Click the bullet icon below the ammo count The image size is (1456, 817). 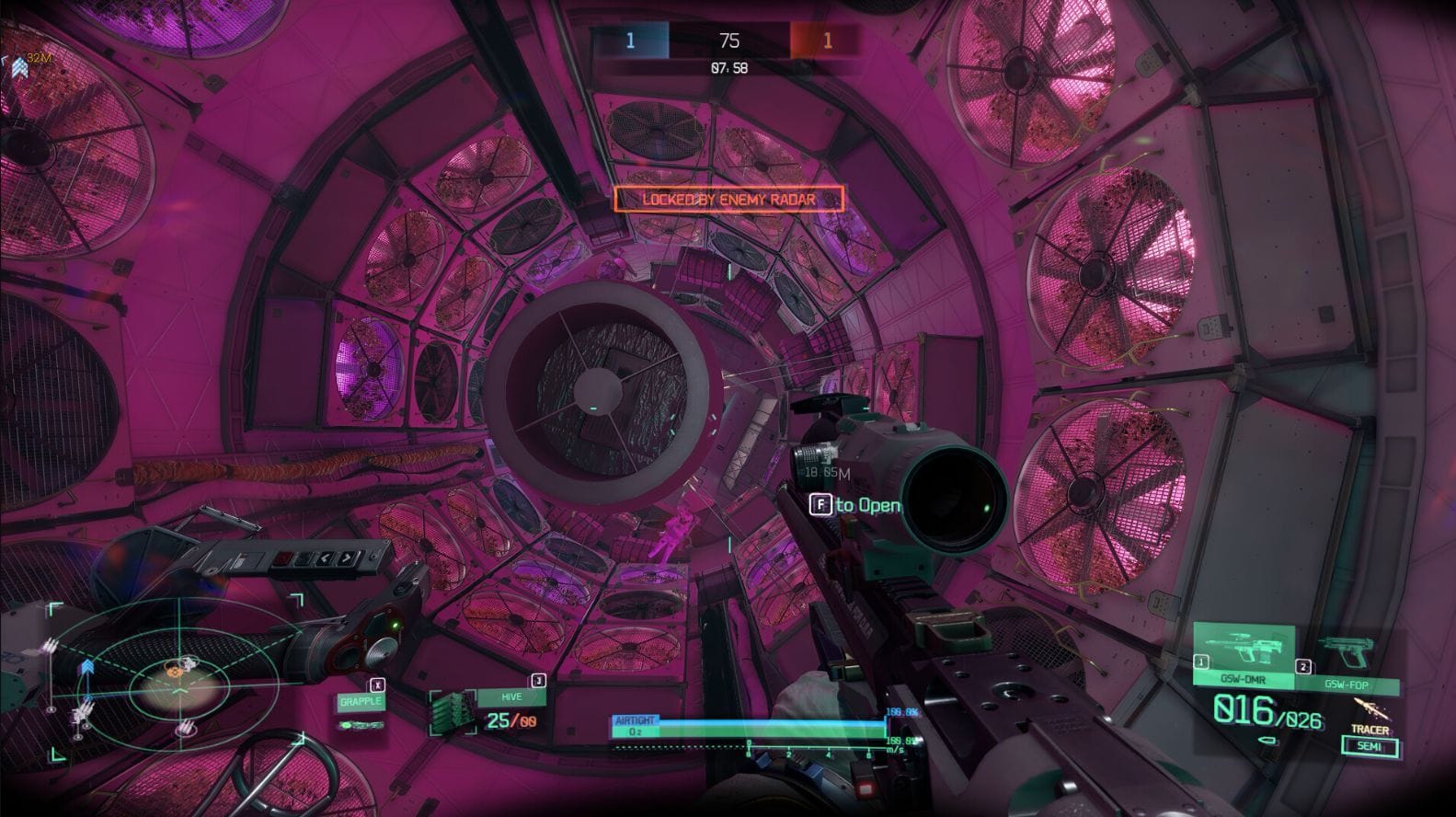click(x=1267, y=741)
